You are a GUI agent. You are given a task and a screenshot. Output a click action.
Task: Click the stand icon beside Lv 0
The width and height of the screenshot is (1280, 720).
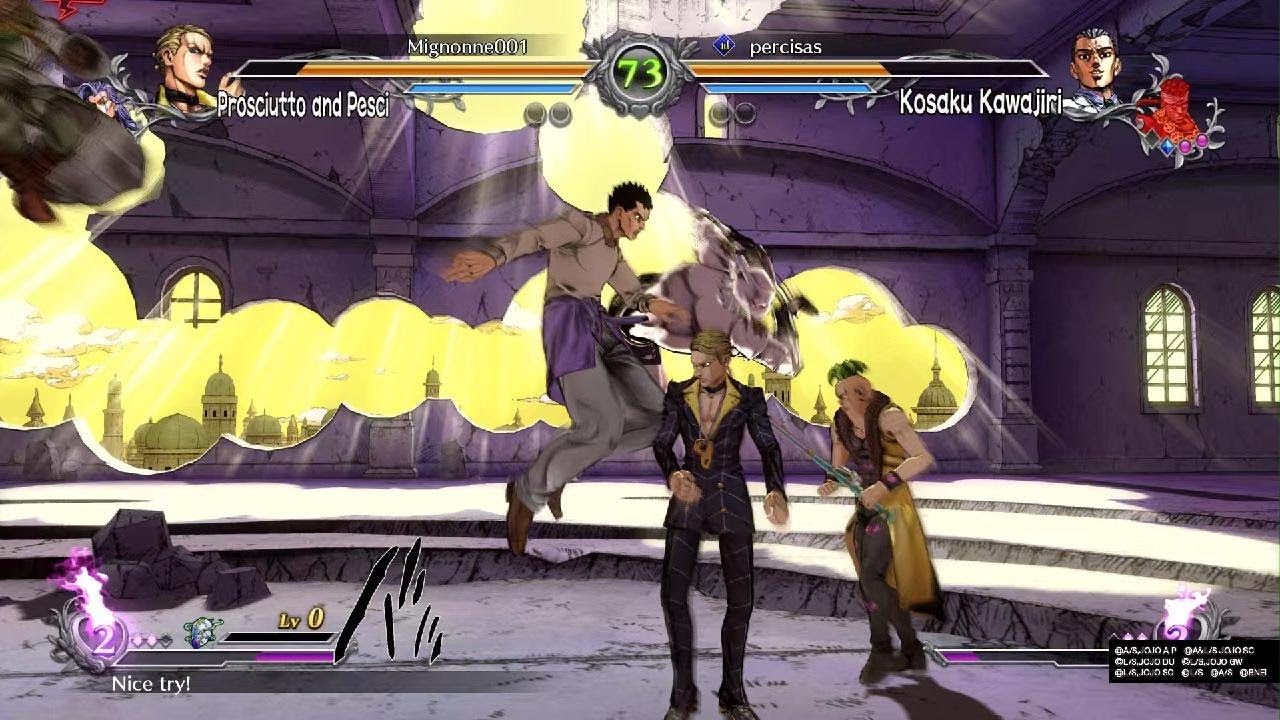(x=201, y=631)
